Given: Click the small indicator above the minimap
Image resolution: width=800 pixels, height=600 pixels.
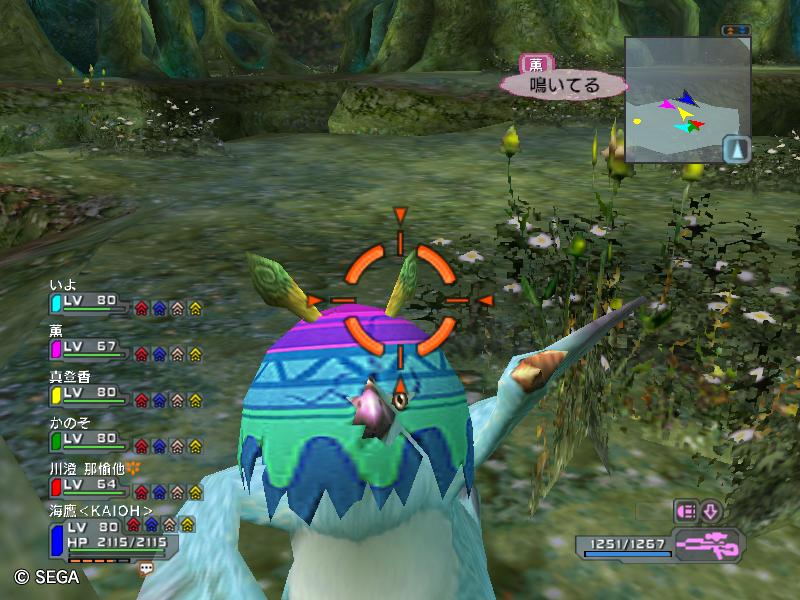Looking at the screenshot, I should (x=735, y=31).
